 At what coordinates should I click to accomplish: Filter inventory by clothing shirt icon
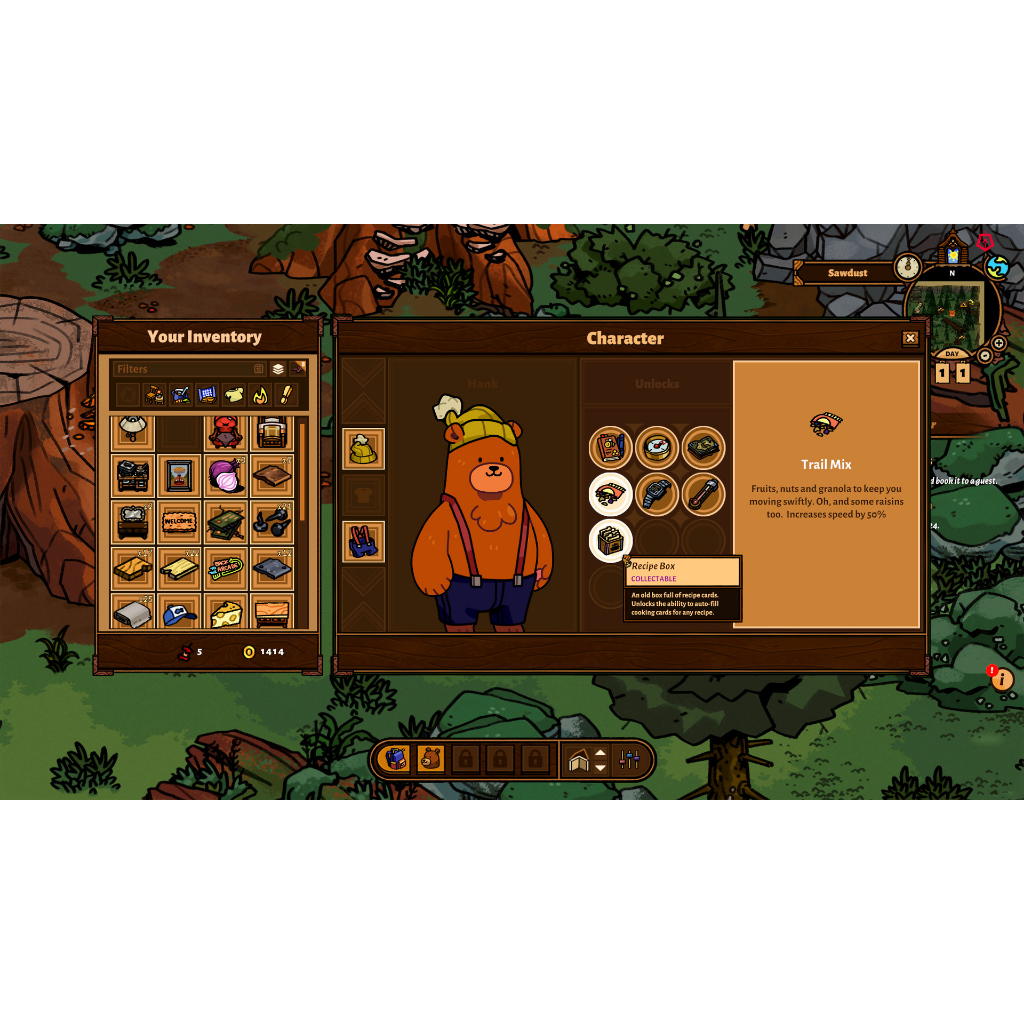click(234, 395)
